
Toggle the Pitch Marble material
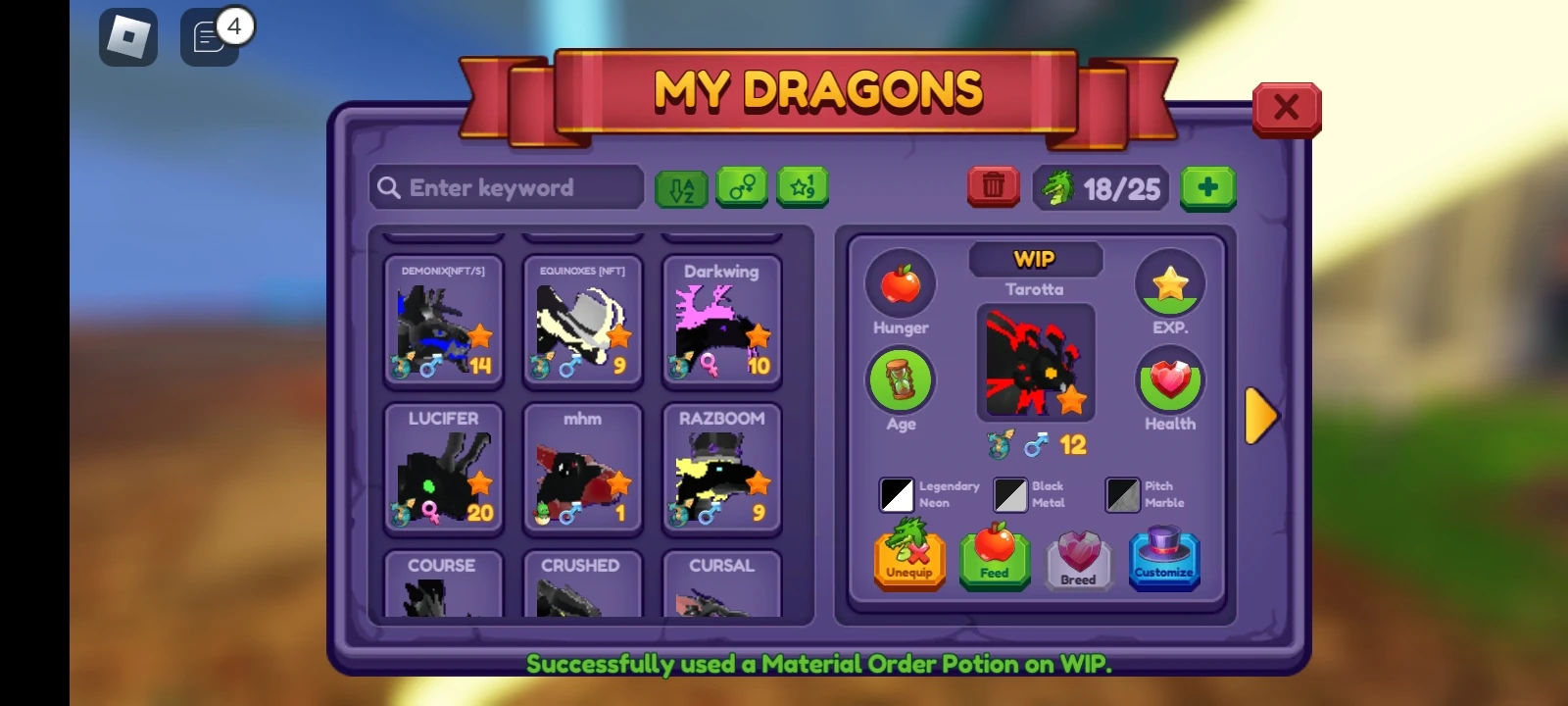(x=1122, y=495)
